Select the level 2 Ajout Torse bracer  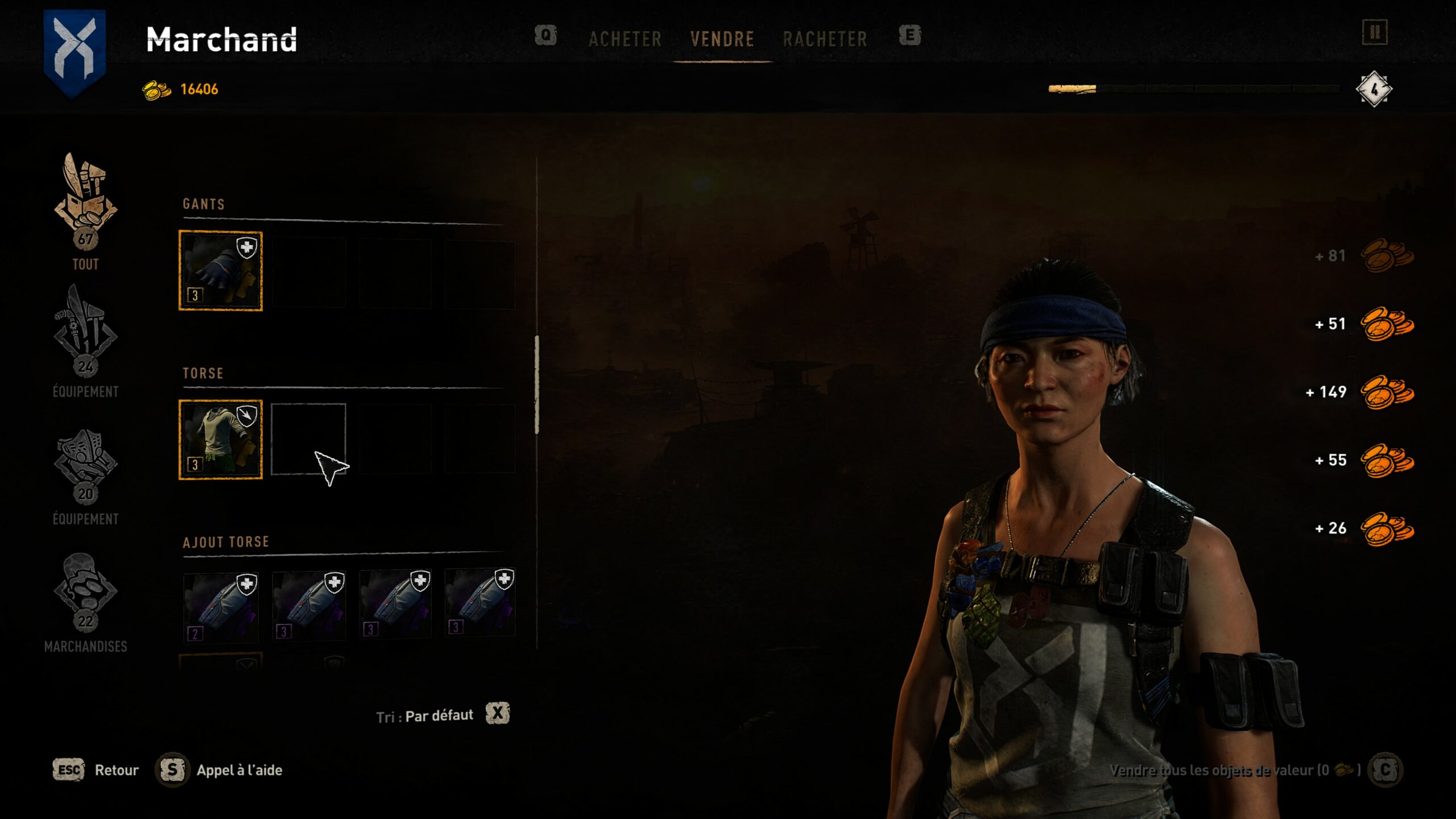221,607
